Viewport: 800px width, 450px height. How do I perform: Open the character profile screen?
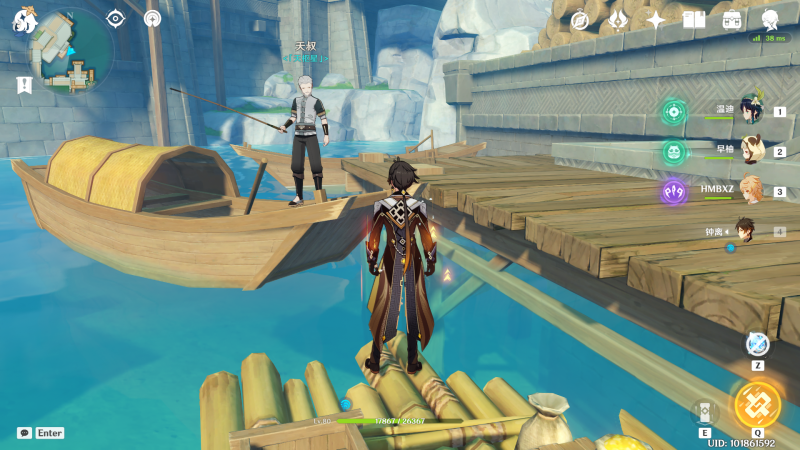click(x=771, y=20)
